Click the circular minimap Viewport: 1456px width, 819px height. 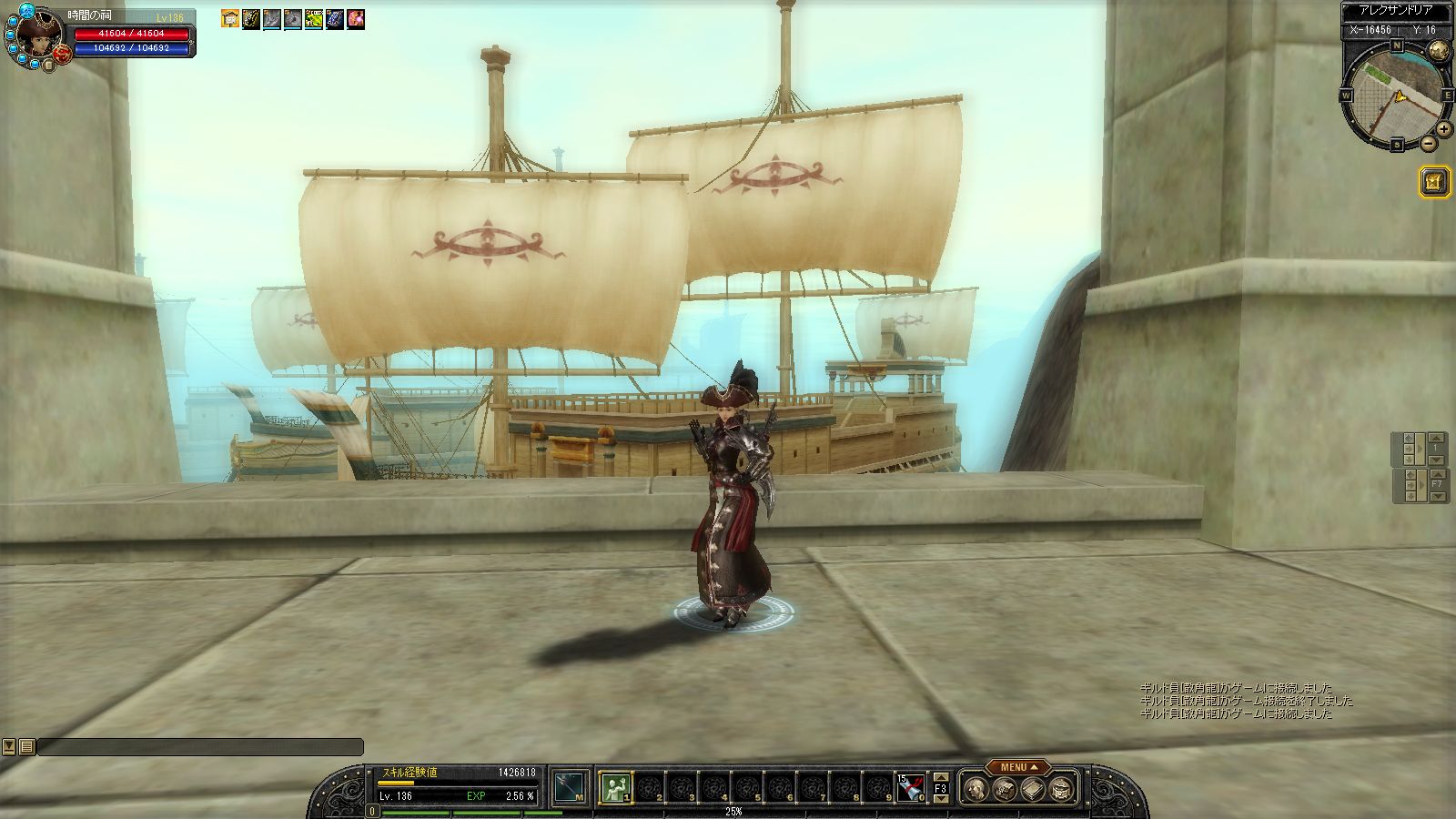coord(1394,95)
